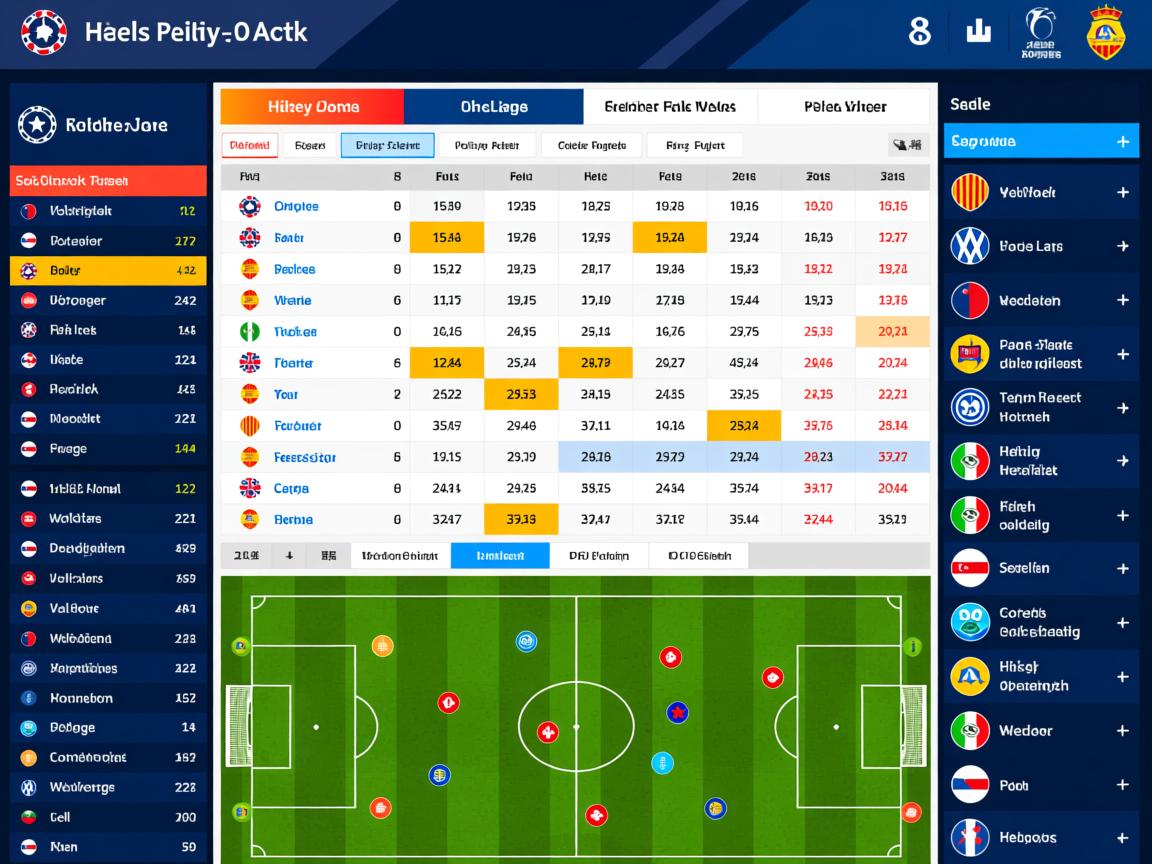The width and height of the screenshot is (1152, 864).
Task: Activate the Fing Fujert filter button
Action: click(695, 145)
